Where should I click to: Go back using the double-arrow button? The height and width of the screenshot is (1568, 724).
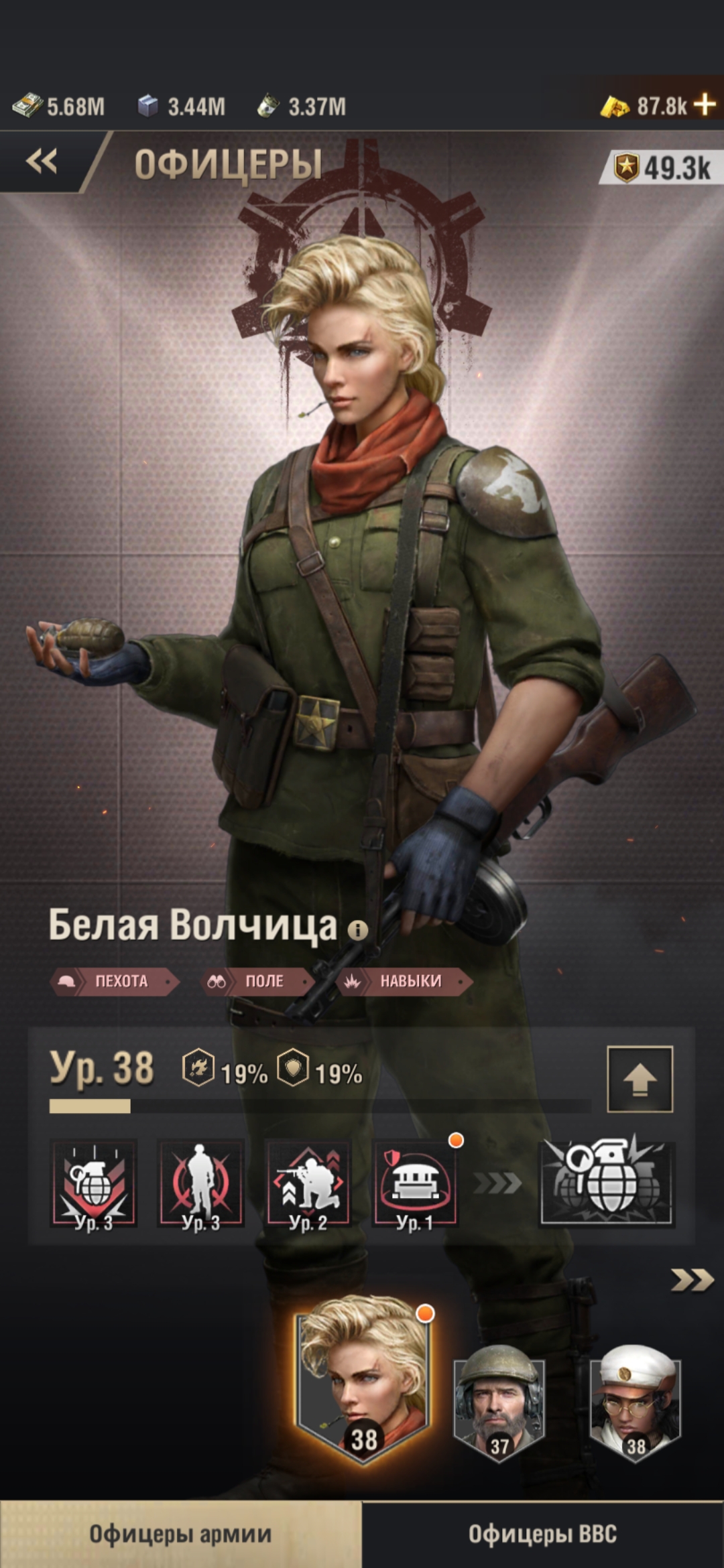point(42,162)
